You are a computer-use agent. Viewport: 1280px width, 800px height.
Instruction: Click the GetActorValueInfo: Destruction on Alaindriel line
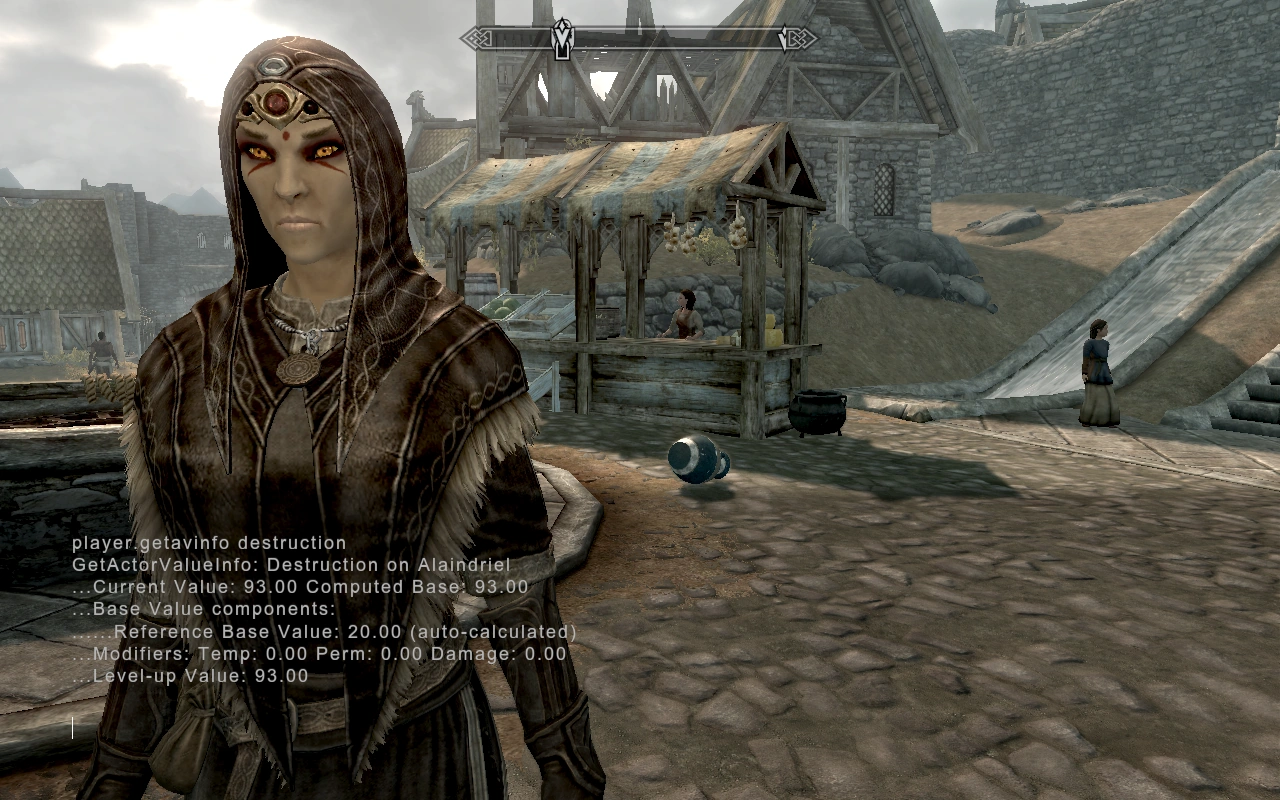click(290, 564)
